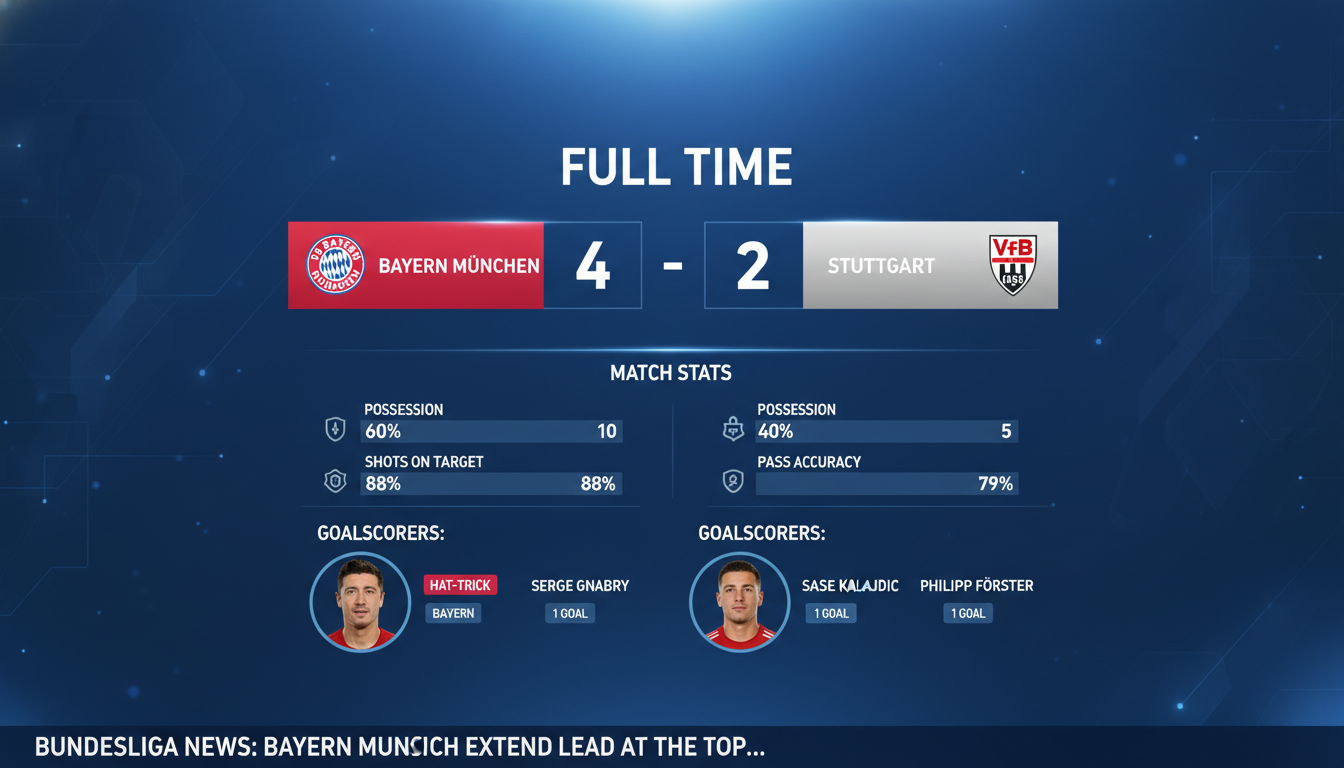
Task: Select Sase Kalajdic's 1 GOAL badge
Action: click(x=830, y=612)
